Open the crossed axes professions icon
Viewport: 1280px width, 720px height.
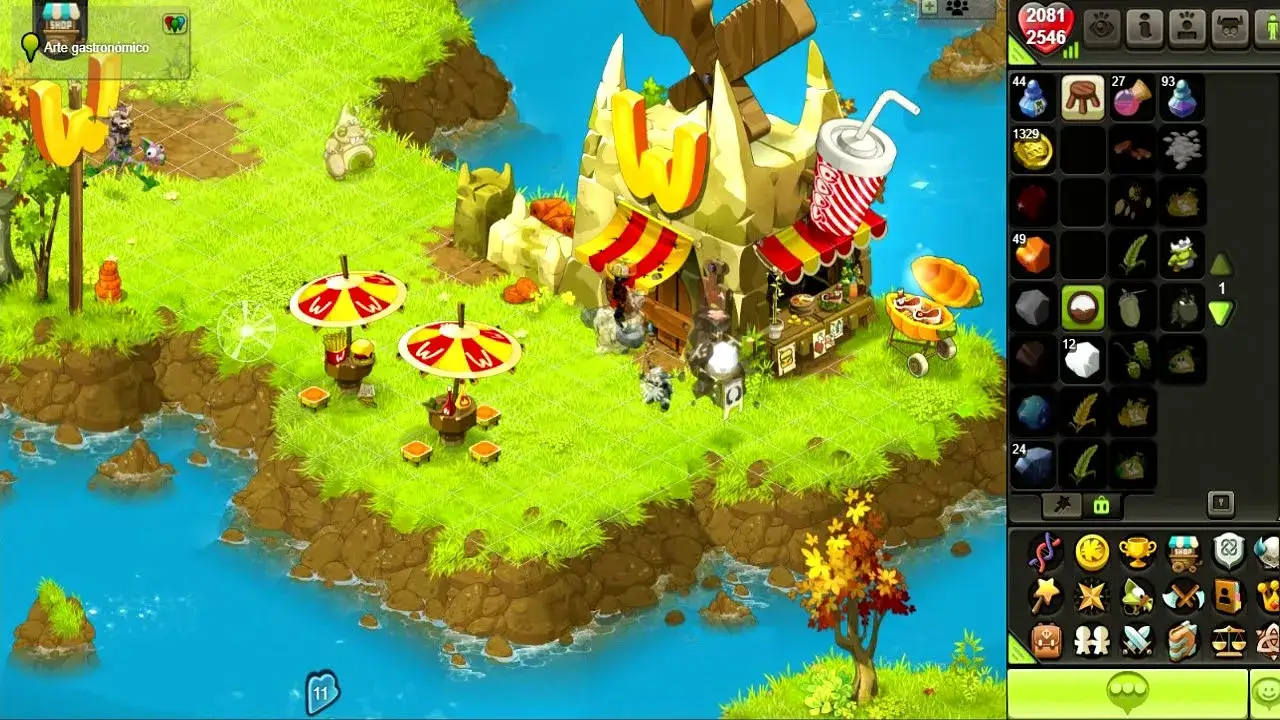(x=1183, y=595)
